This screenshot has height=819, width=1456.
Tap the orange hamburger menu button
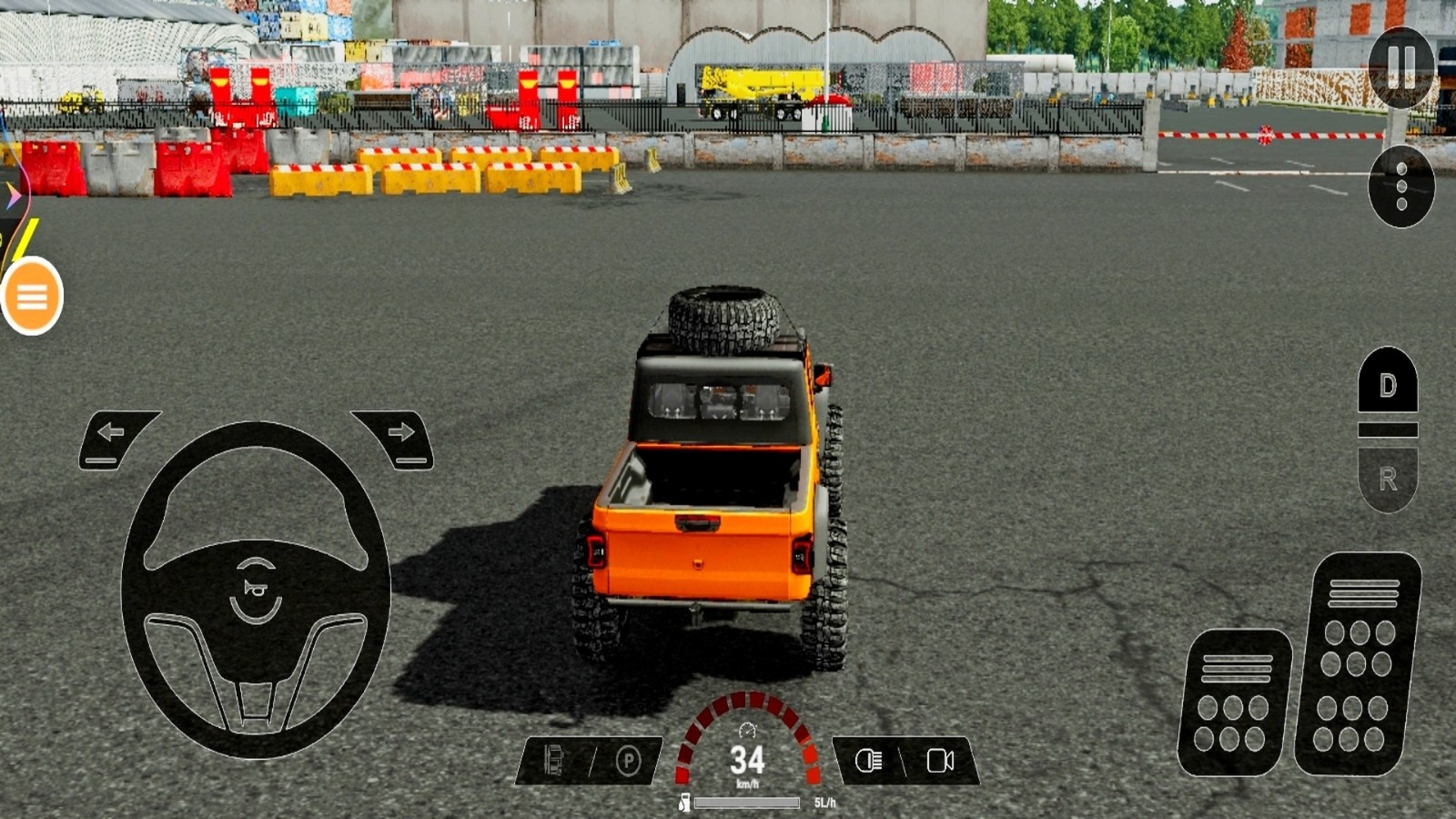coord(32,297)
